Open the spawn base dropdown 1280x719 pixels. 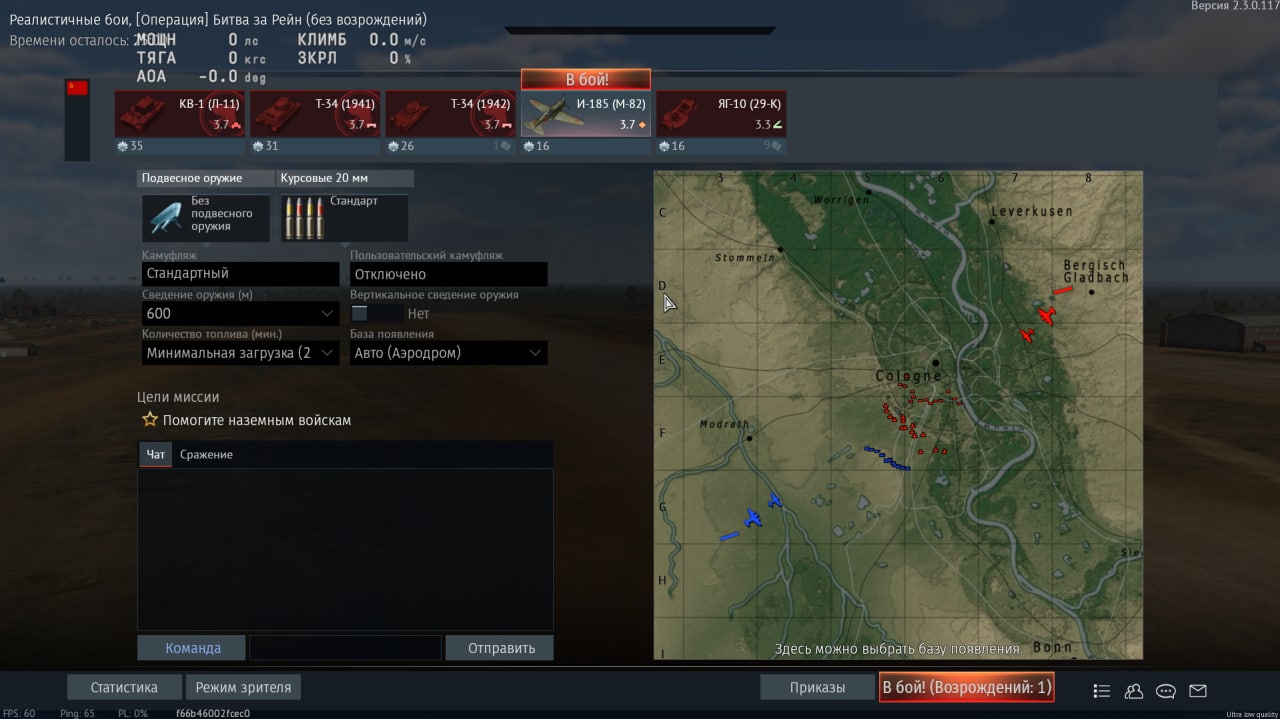tap(448, 353)
